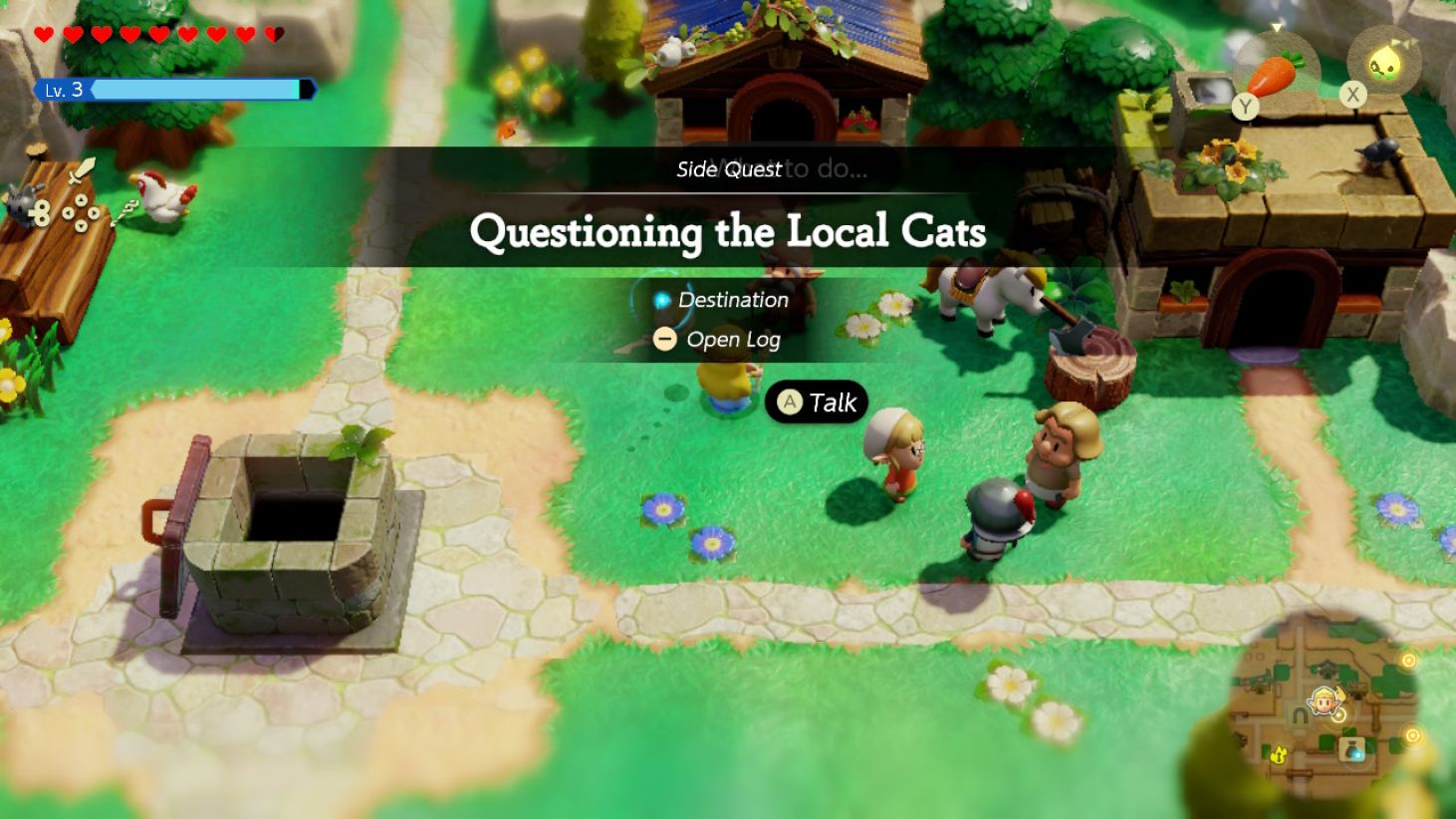Toggle the X button prompt for the companion

(1352, 94)
